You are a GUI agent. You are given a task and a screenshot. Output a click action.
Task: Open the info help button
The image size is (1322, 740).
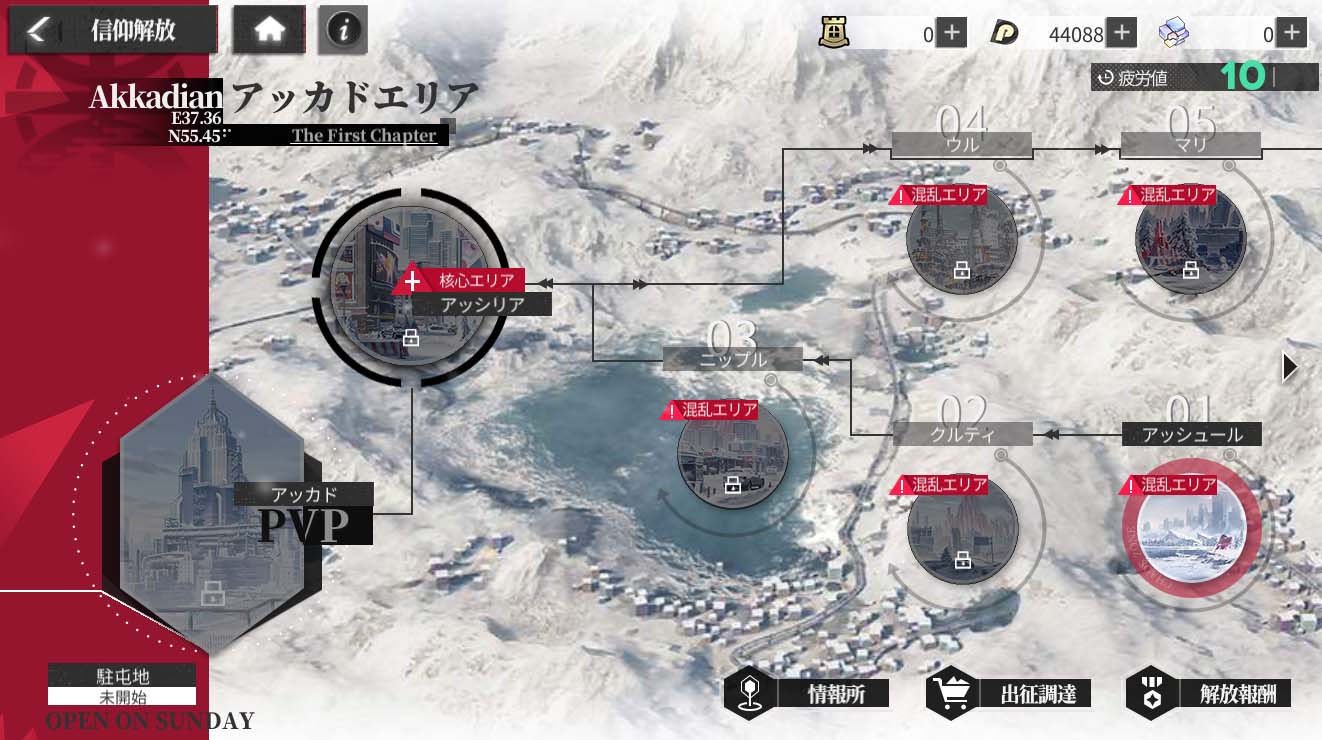pos(343,31)
